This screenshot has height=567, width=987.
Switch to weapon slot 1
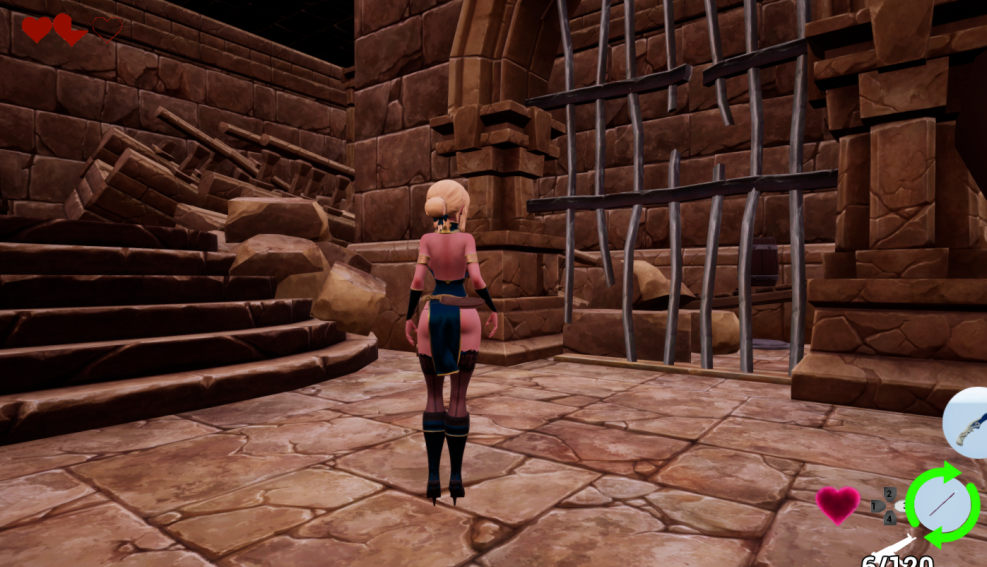[x=876, y=506]
